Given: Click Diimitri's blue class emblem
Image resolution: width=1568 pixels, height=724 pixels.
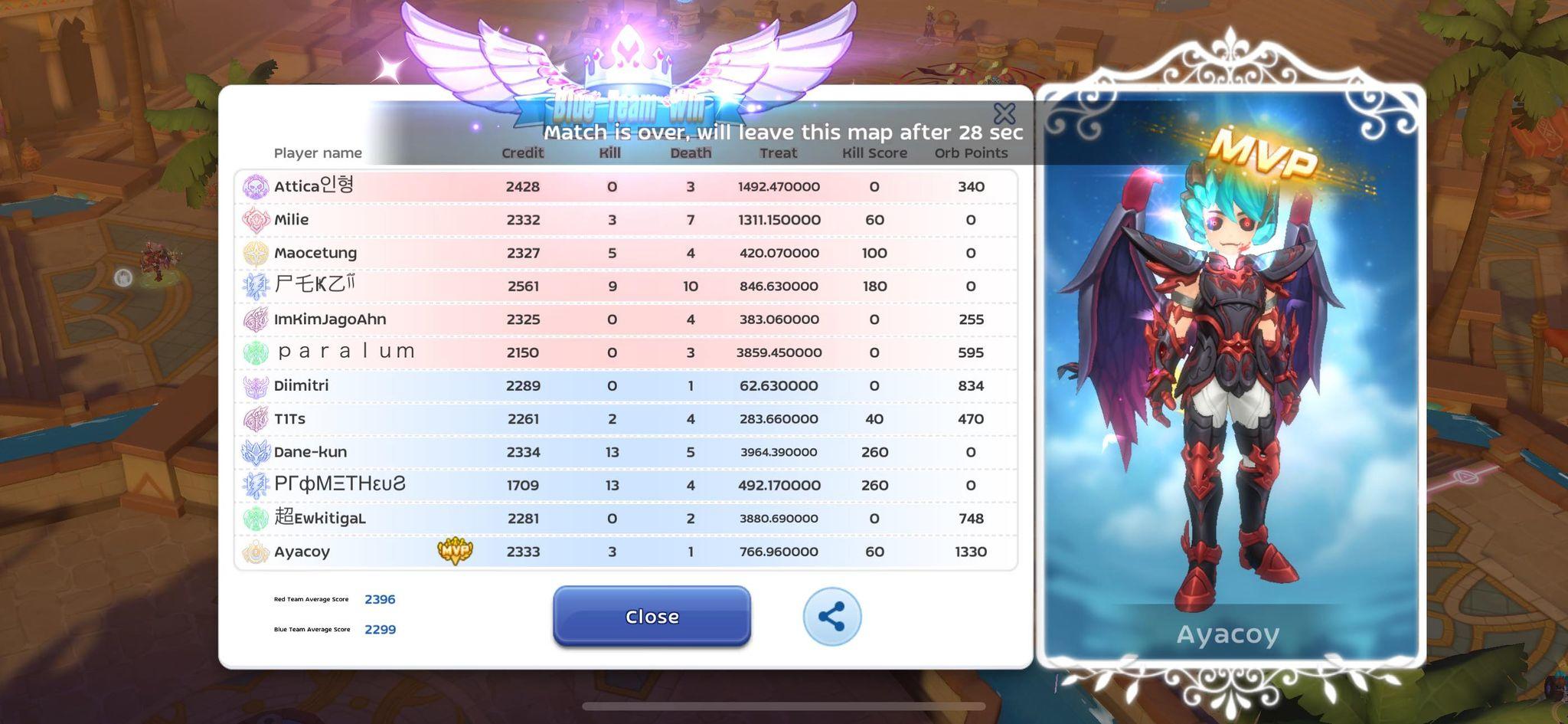Looking at the screenshot, I should (253, 385).
